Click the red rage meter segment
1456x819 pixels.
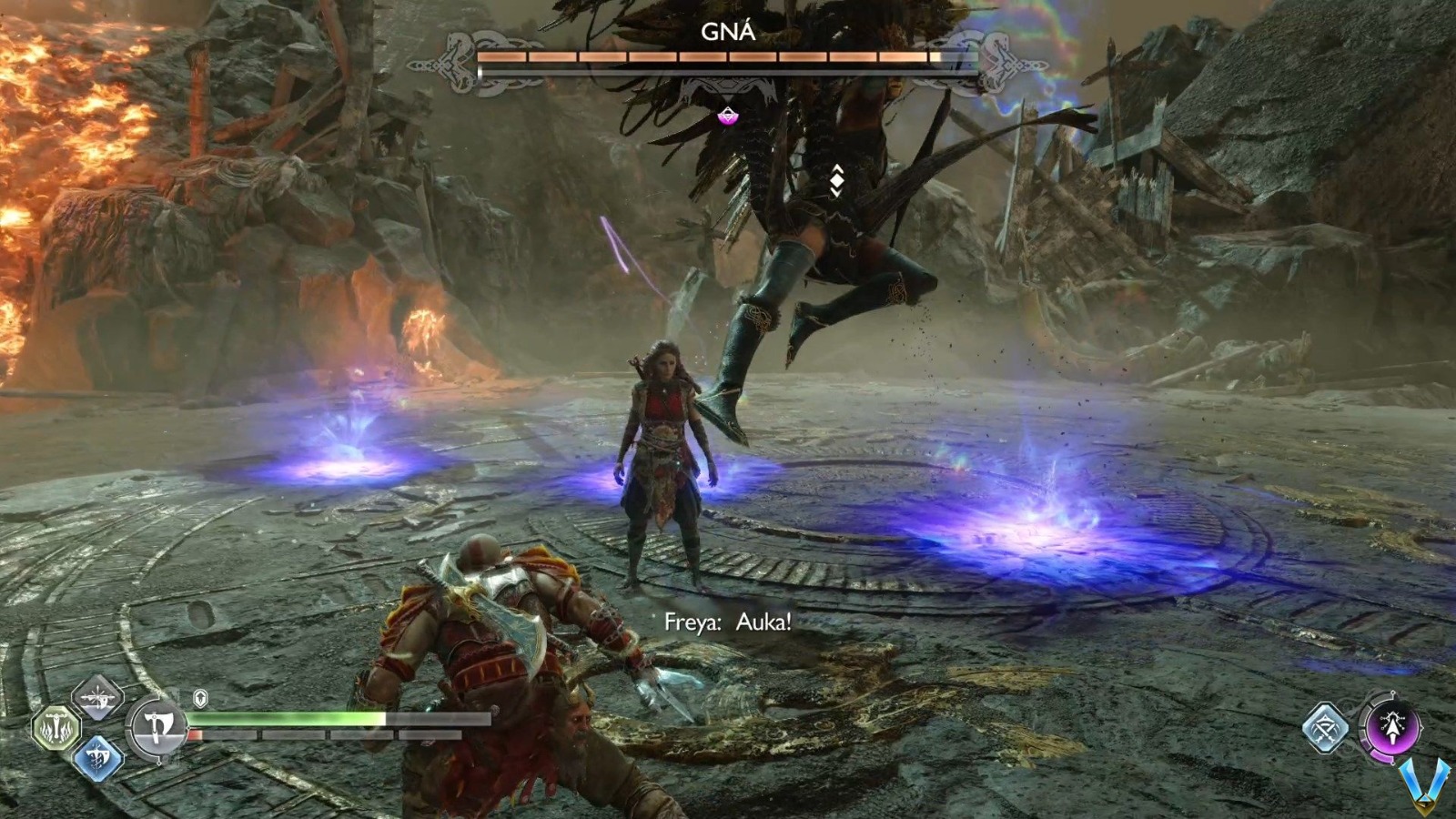pyautogui.click(x=196, y=735)
